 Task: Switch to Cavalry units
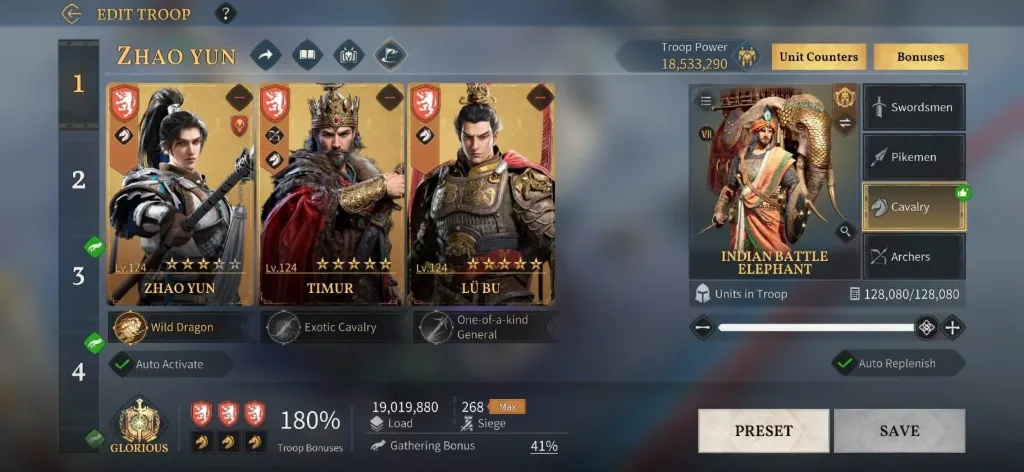point(913,207)
